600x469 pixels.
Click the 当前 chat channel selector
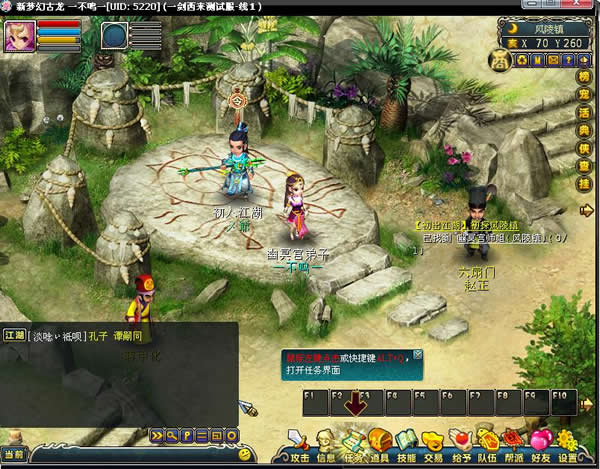coord(14,455)
